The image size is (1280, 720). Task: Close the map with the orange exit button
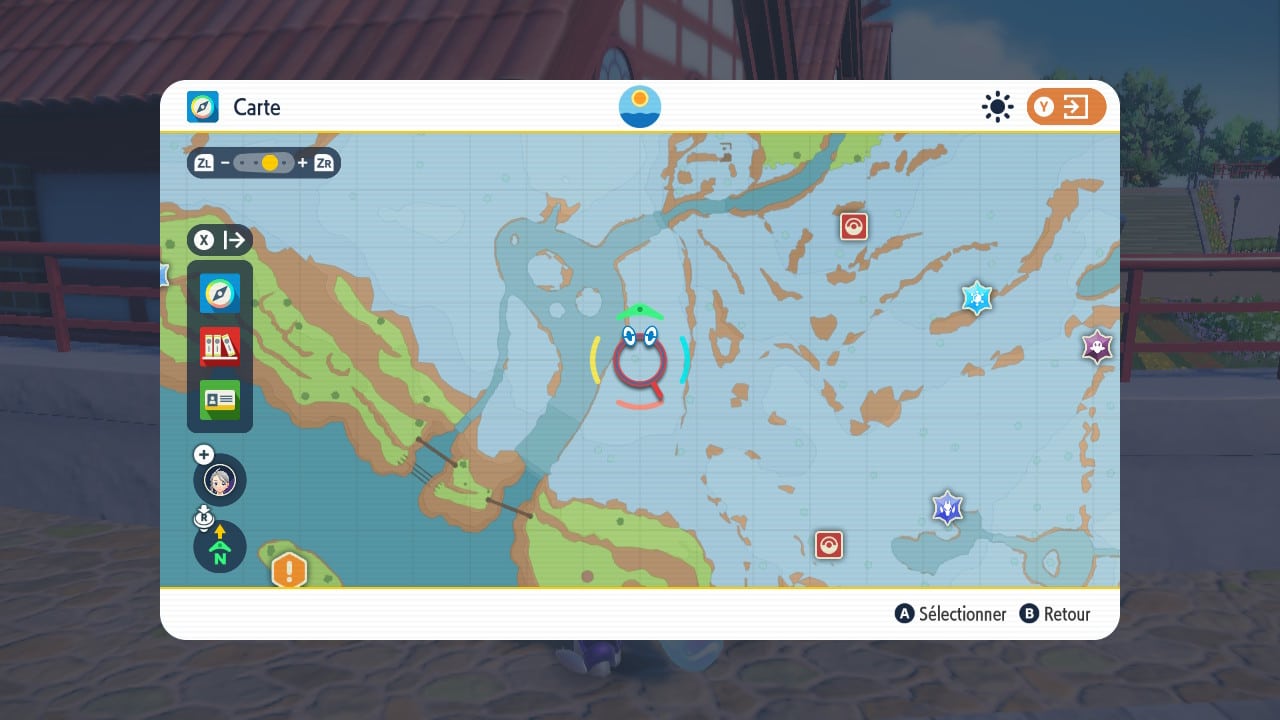[1066, 107]
